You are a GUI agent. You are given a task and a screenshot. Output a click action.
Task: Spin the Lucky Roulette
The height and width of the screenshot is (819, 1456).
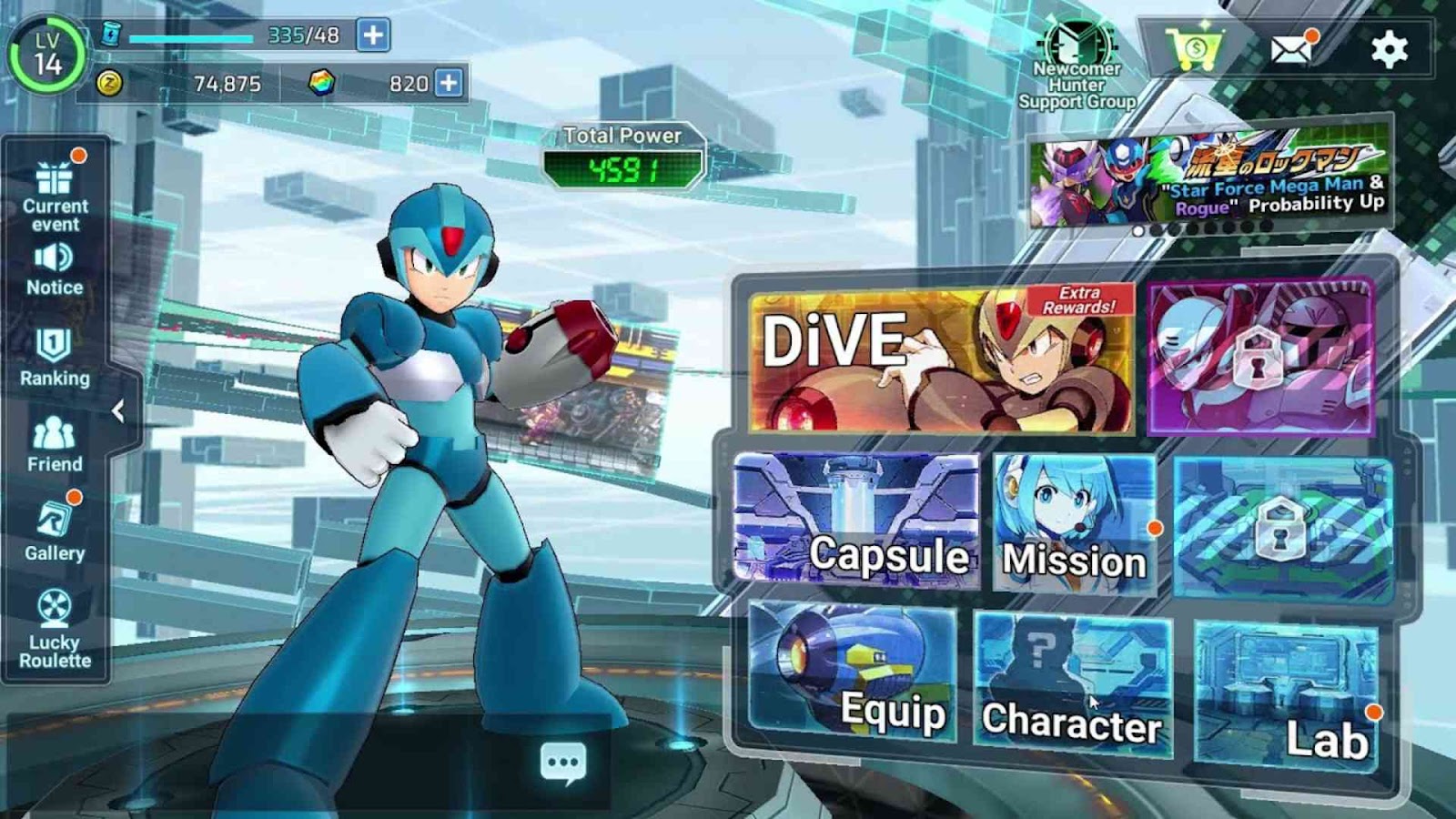point(55,630)
